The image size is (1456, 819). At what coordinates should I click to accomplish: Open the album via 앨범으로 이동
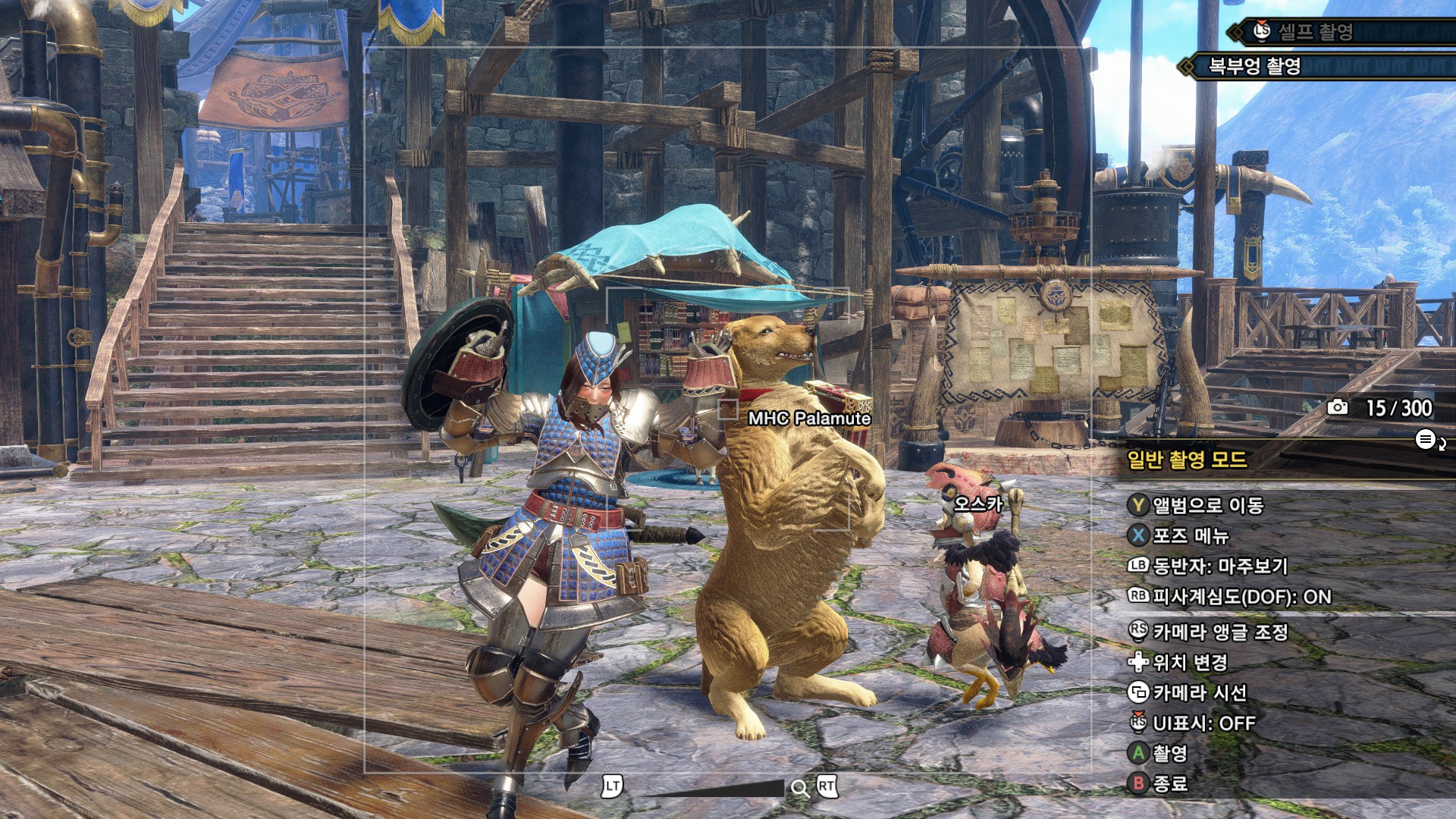(x=1207, y=506)
